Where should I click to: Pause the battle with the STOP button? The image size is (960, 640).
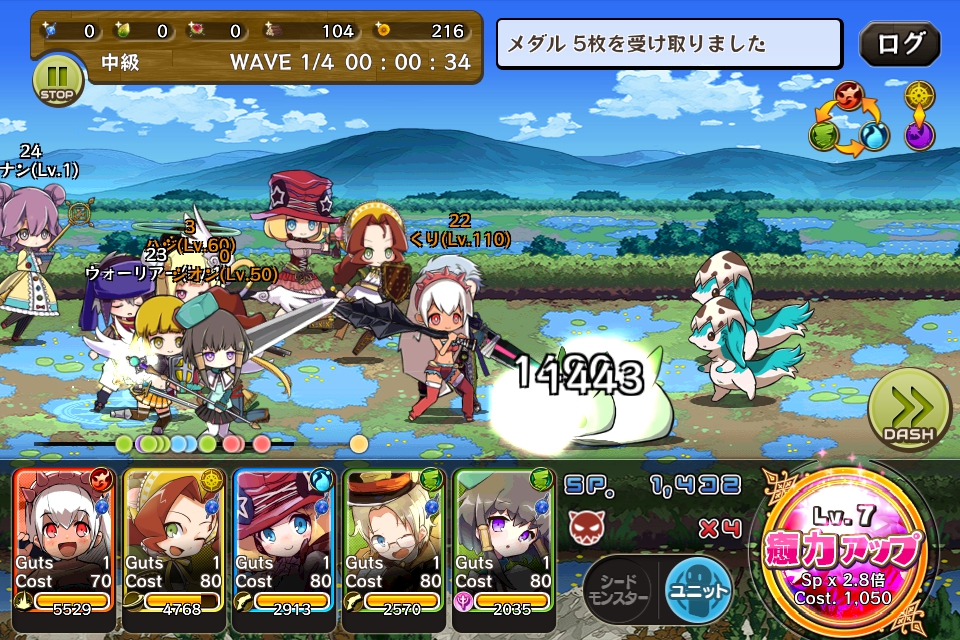point(56,79)
